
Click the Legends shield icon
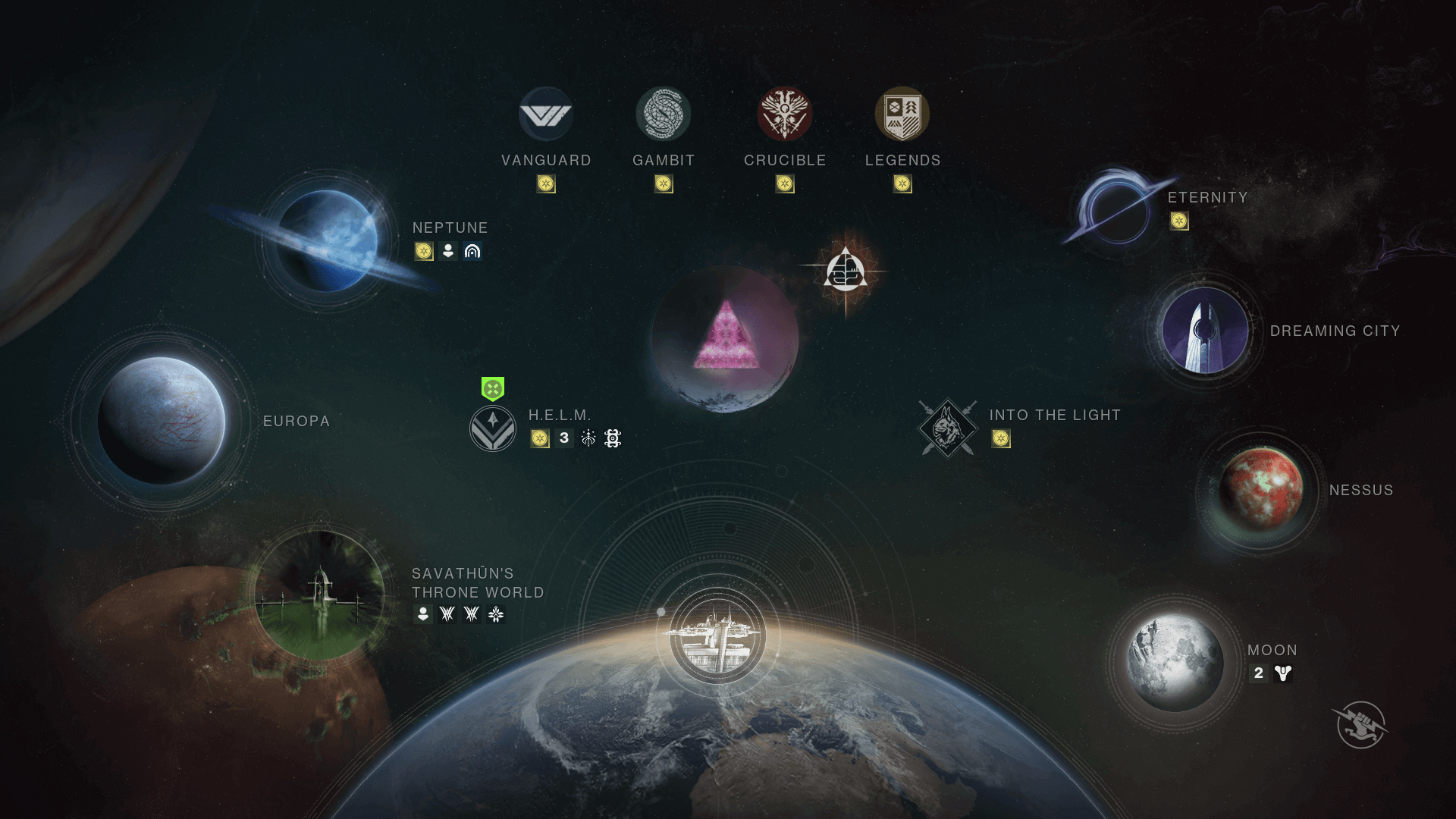pyautogui.click(x=902, y=115)
